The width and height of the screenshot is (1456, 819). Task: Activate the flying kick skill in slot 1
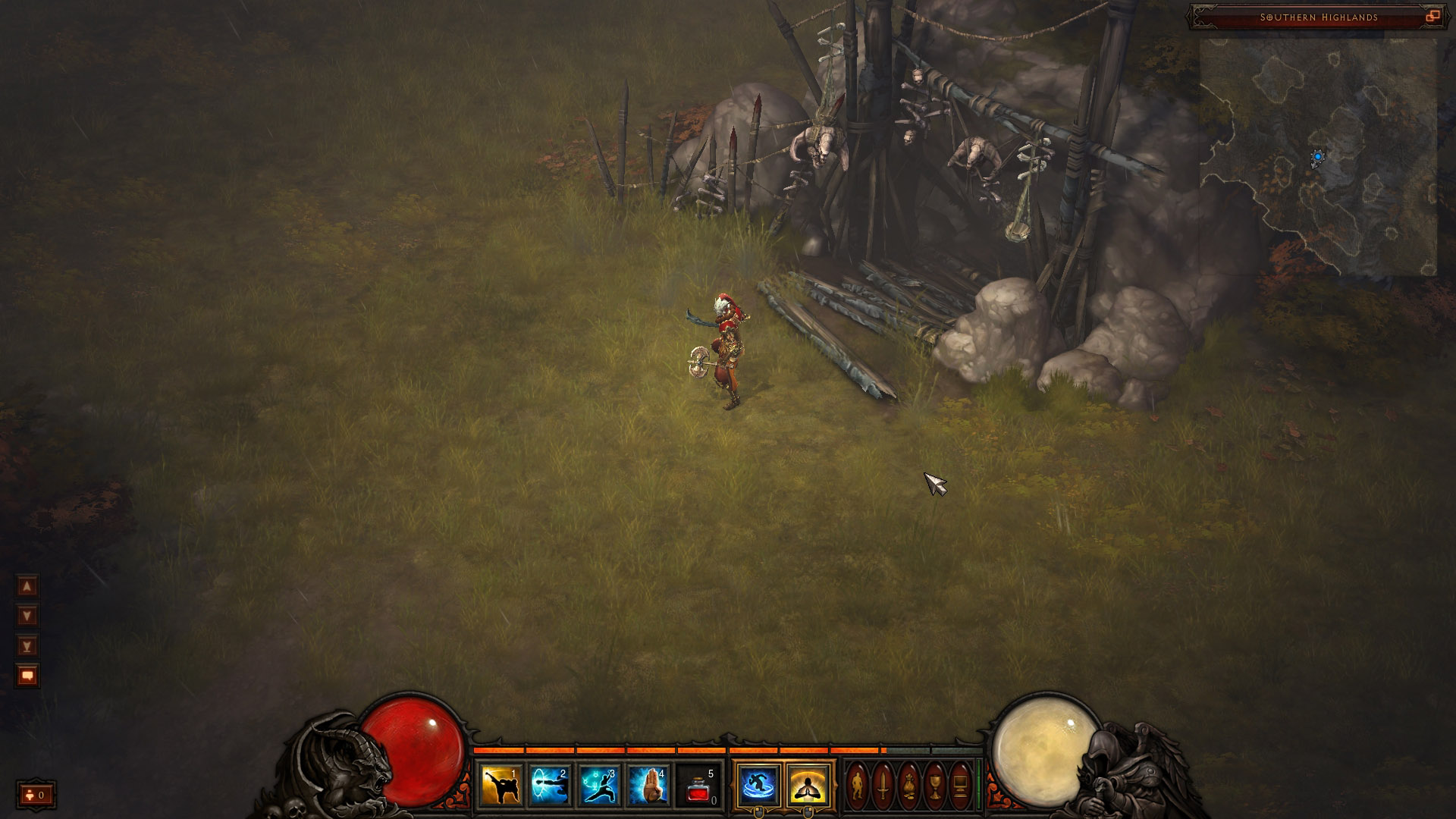click(500, 785)
